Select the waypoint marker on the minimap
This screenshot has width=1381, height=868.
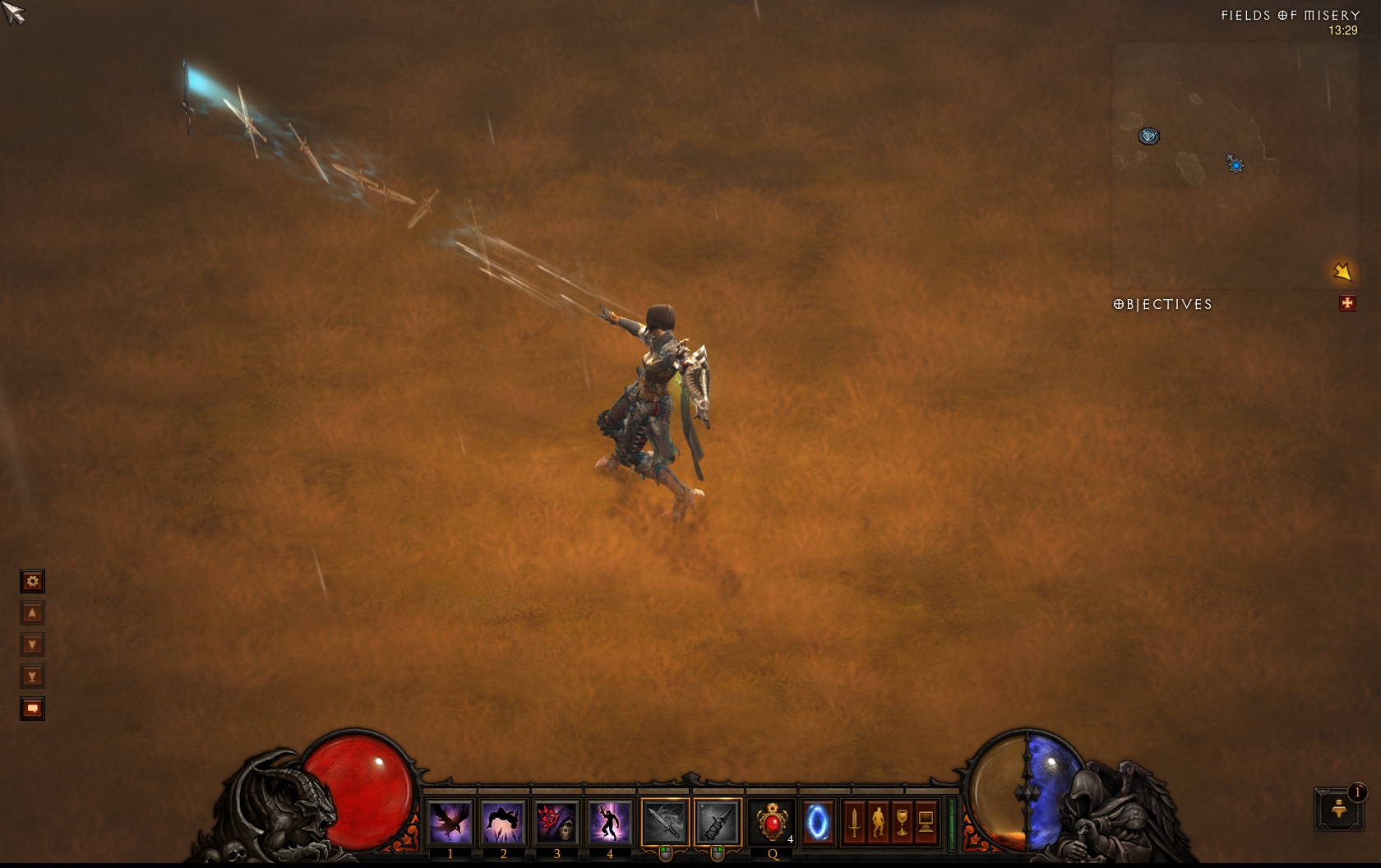click(x=1148, y=136)
